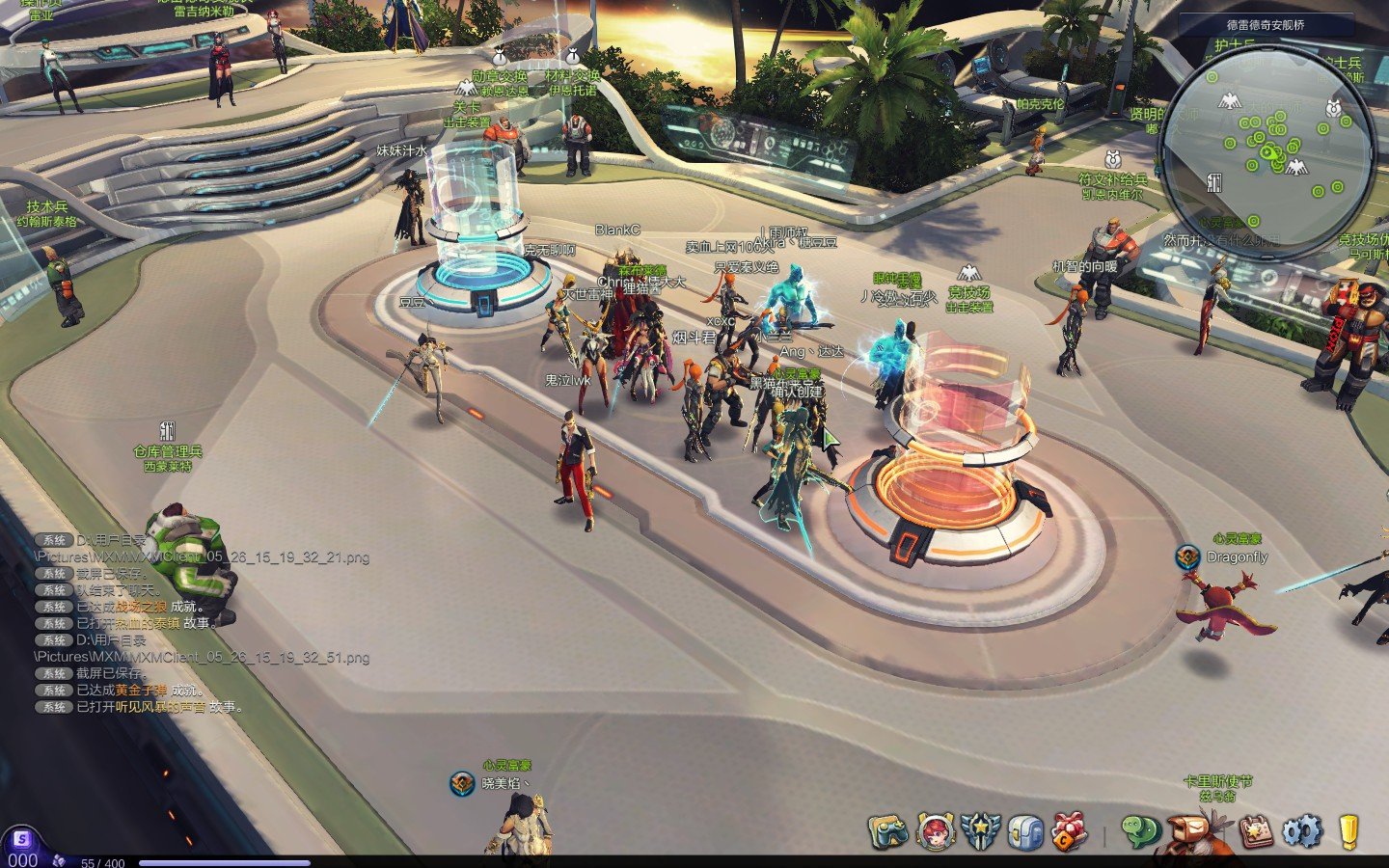Open the green chat bubbles icon

1140,830
